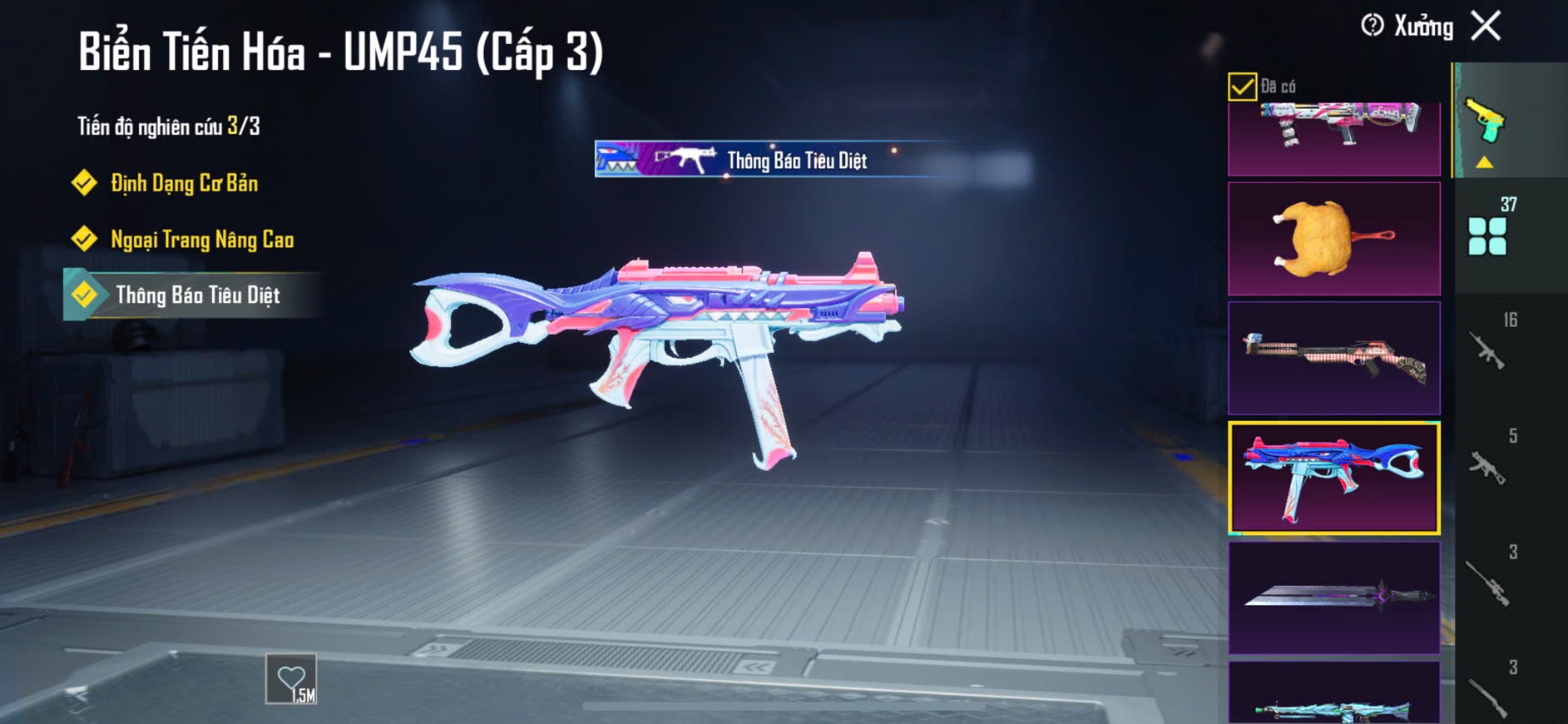Choose the red striped shotgun skin
Screen dimensions: 1568x724
pyautogui.click(x=1333, y=358)
